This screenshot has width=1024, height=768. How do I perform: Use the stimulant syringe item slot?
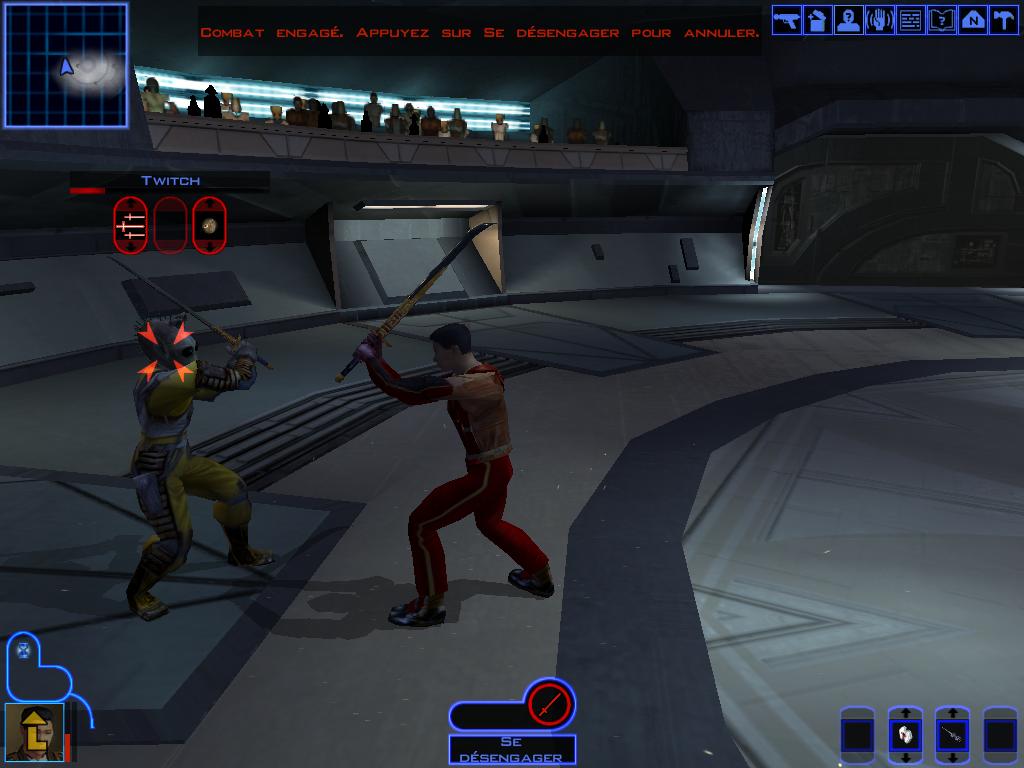tap(951, 736)
